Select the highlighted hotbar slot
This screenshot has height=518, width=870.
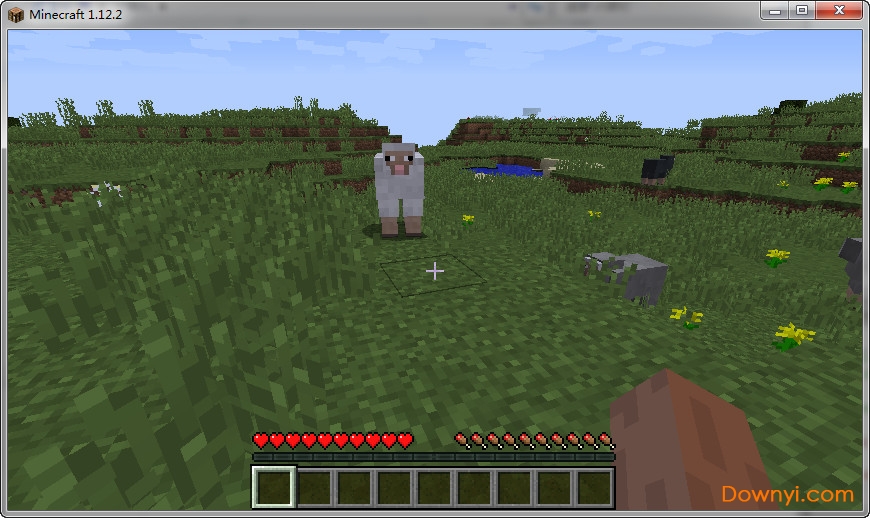point(274,487)
